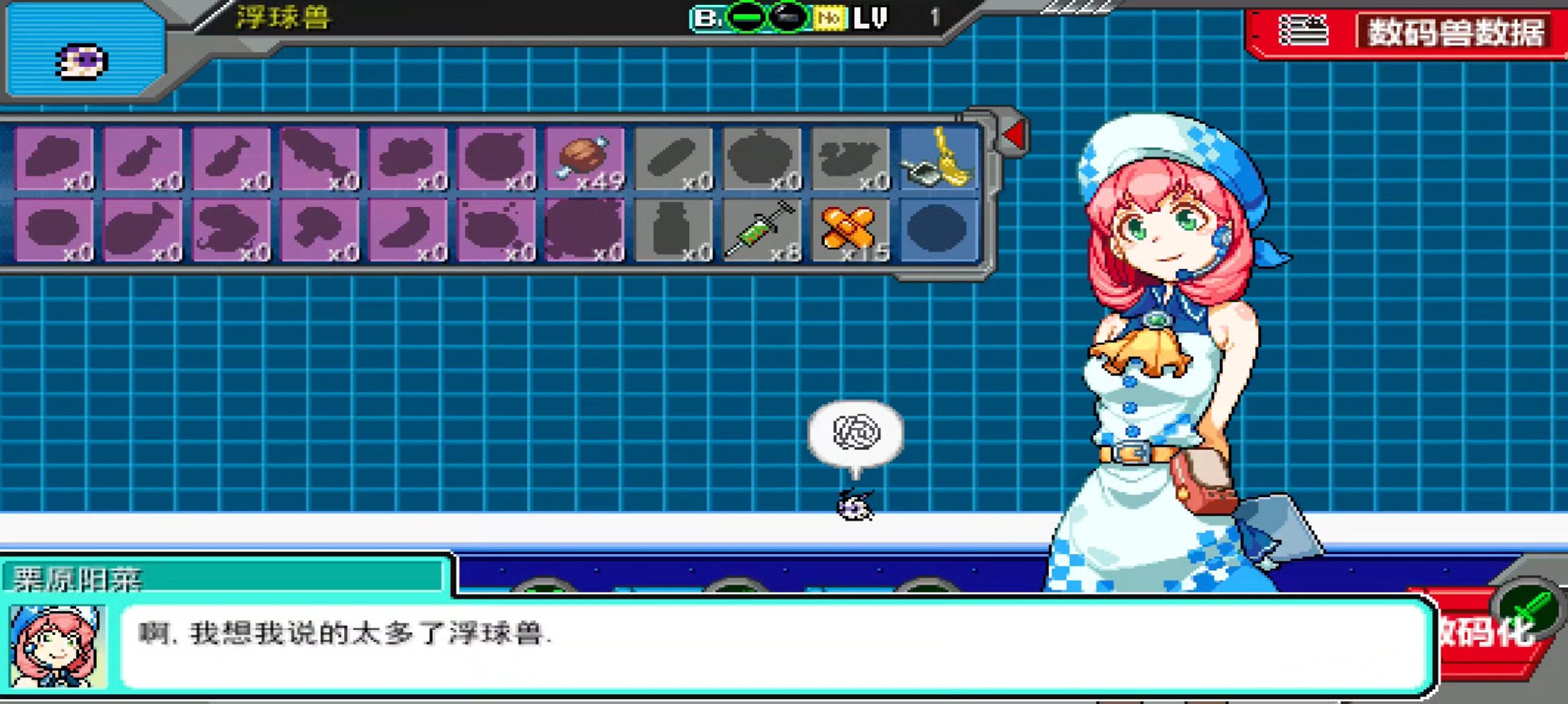This screenshot has width=1568, height=704.
Task: Pick the broom and dustpan cleaning tool
Action: [938, 159]
